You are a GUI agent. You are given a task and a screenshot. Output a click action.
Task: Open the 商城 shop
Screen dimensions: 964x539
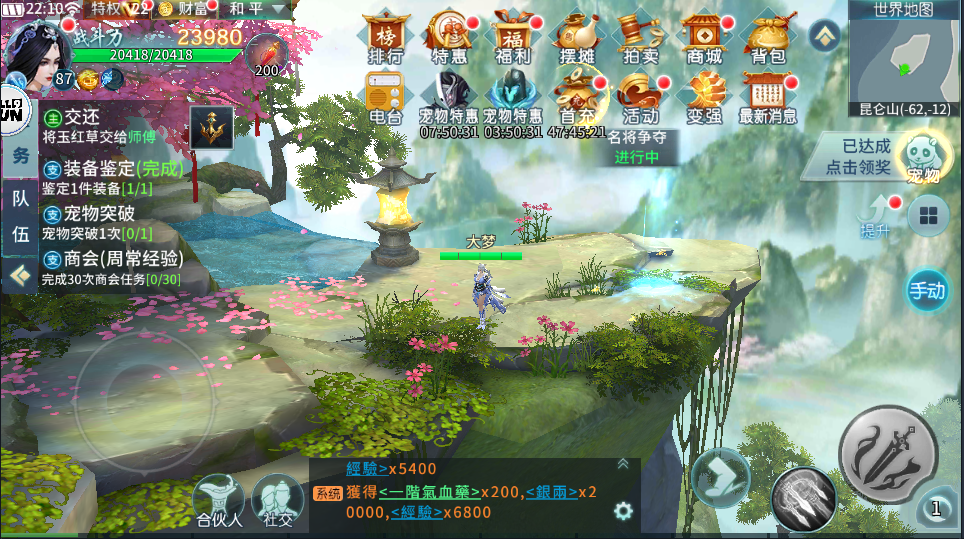(x=704, y=38)
